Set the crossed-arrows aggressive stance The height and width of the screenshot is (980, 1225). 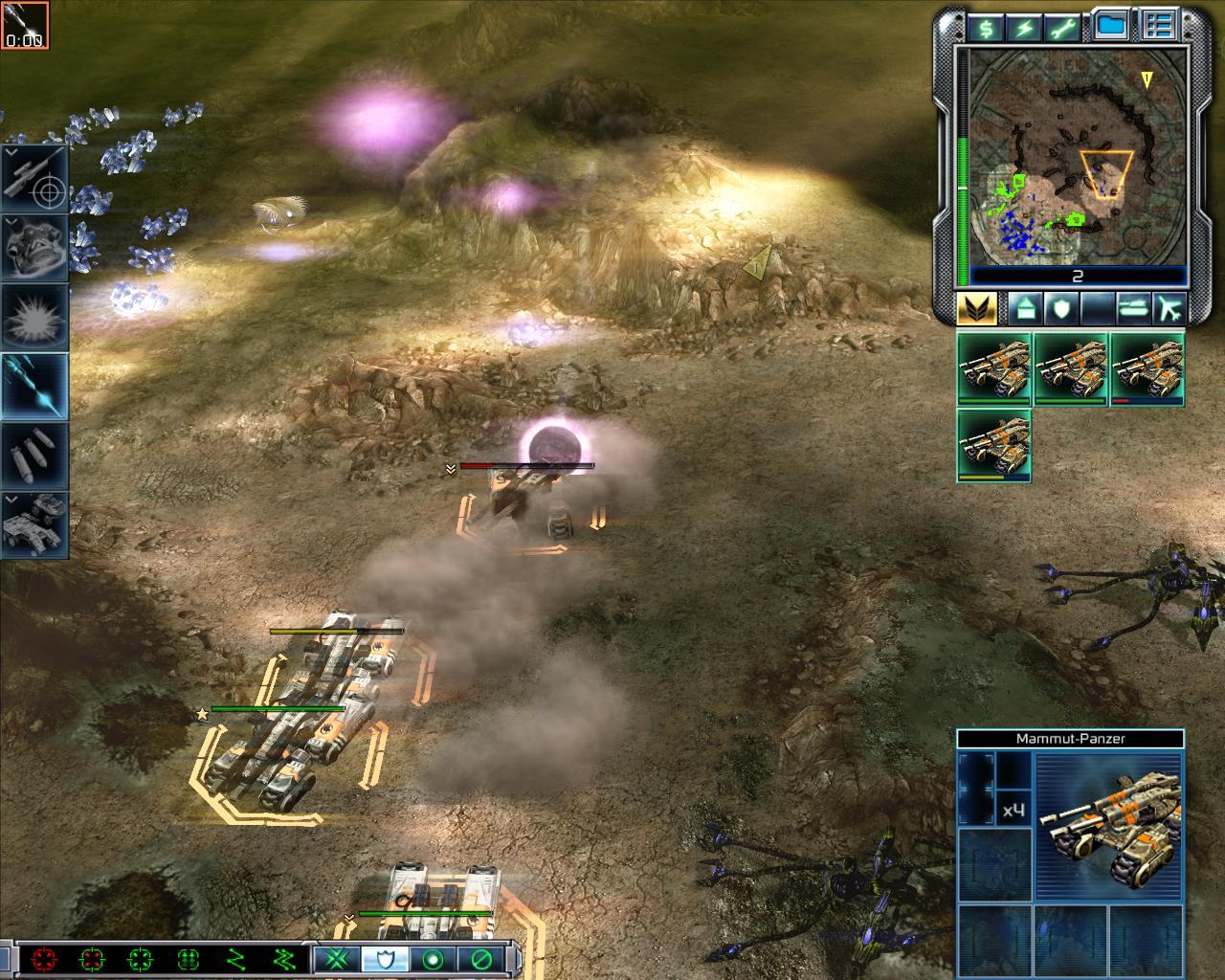pyautogui.click(x=337, y=959)
